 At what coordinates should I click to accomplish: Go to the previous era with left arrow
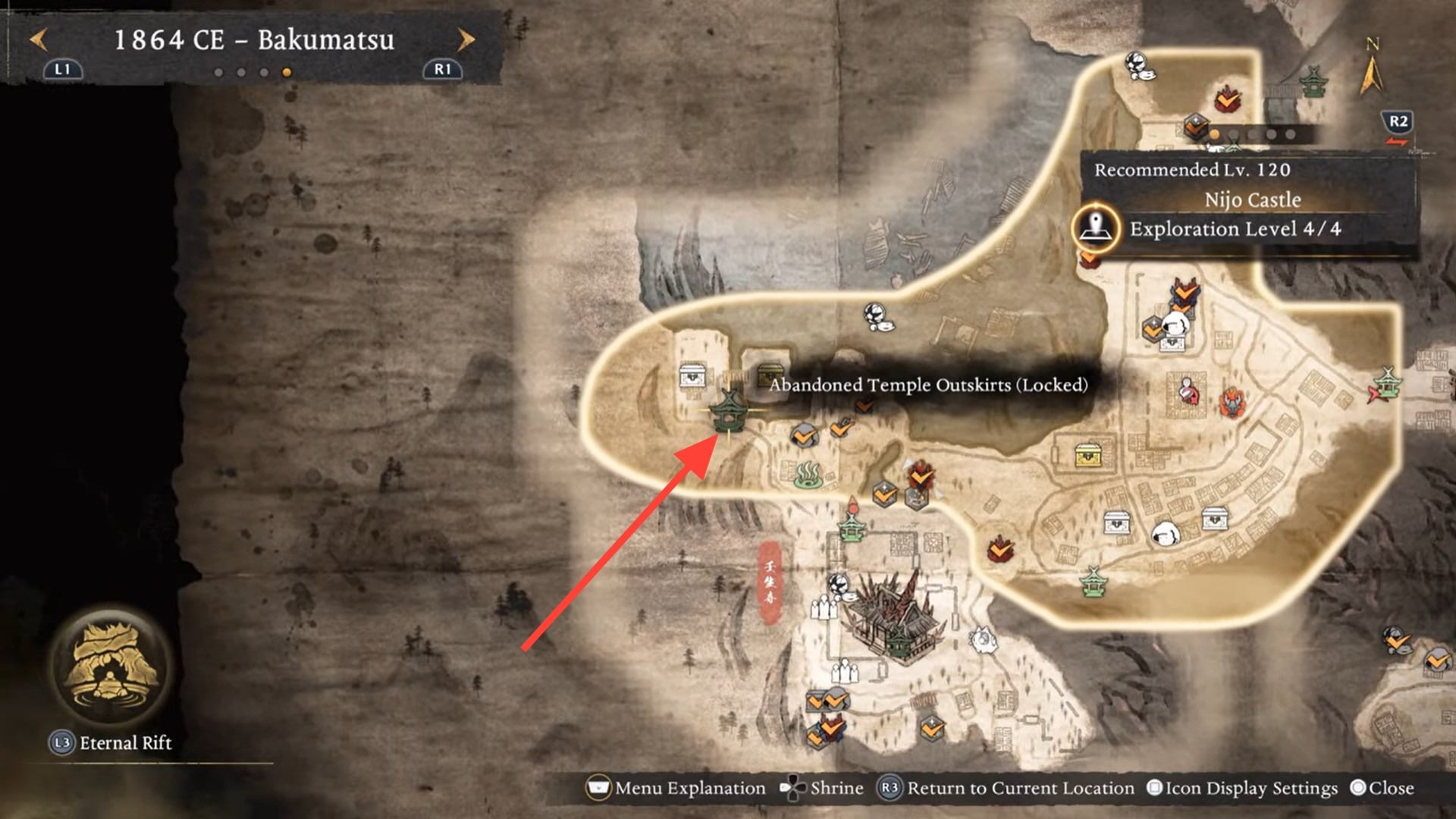[38, 39]
